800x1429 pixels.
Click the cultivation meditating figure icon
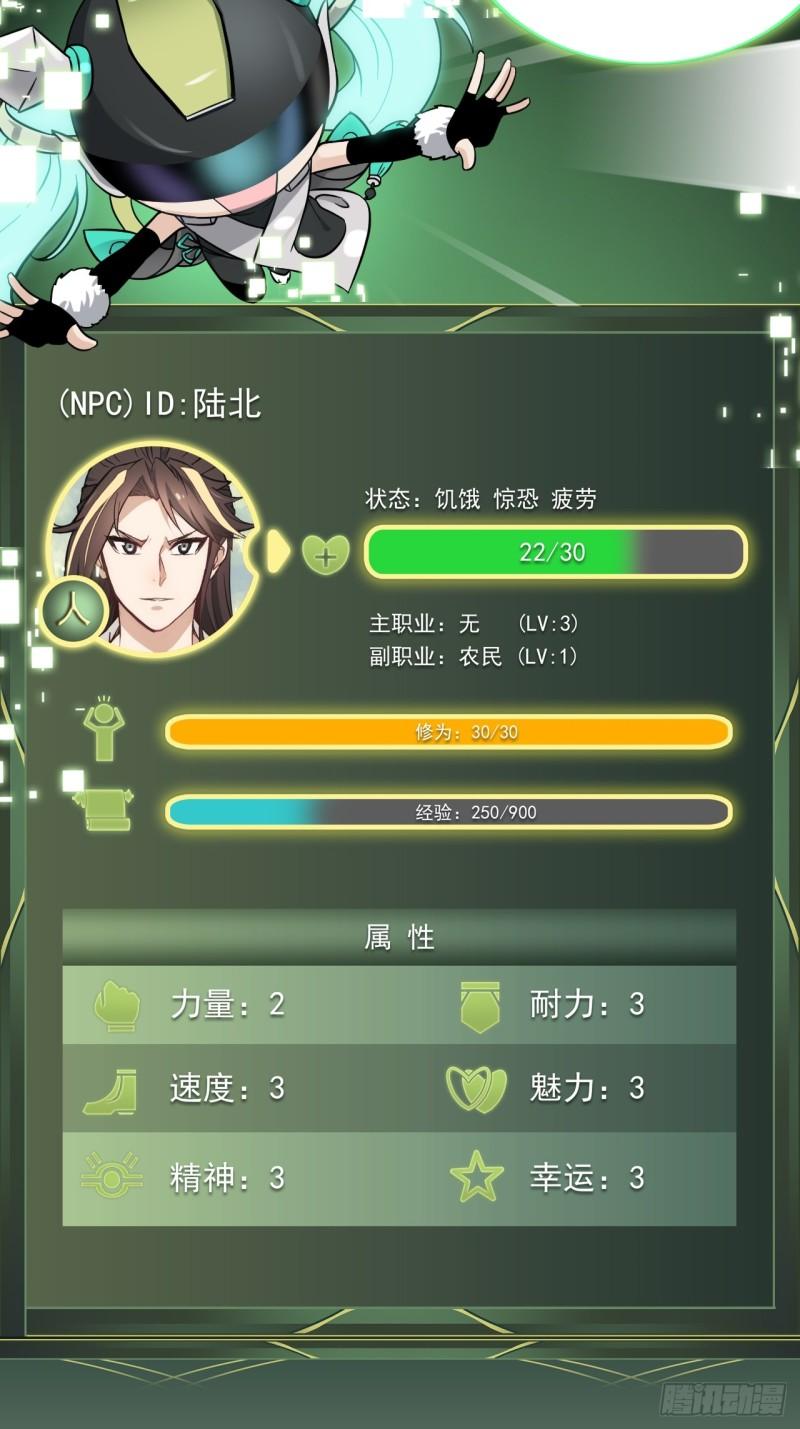pos(103,730)
